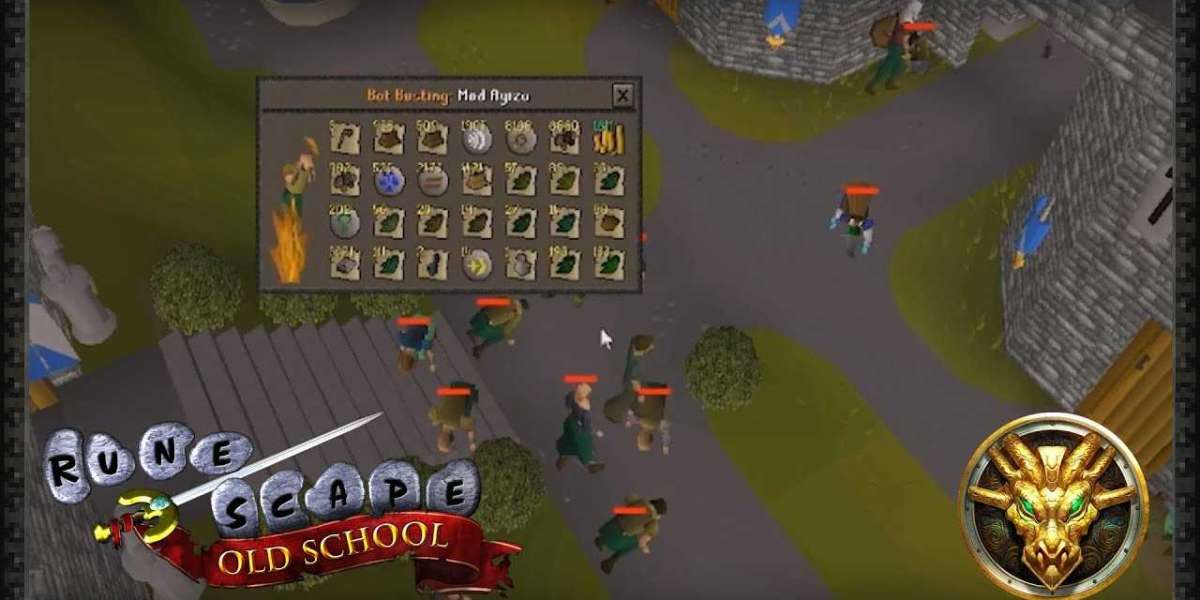Image resolution: width=1200 pixels, height=600 pixels.
Task: Select the grey rune with ring symbol
Action: 520,139
